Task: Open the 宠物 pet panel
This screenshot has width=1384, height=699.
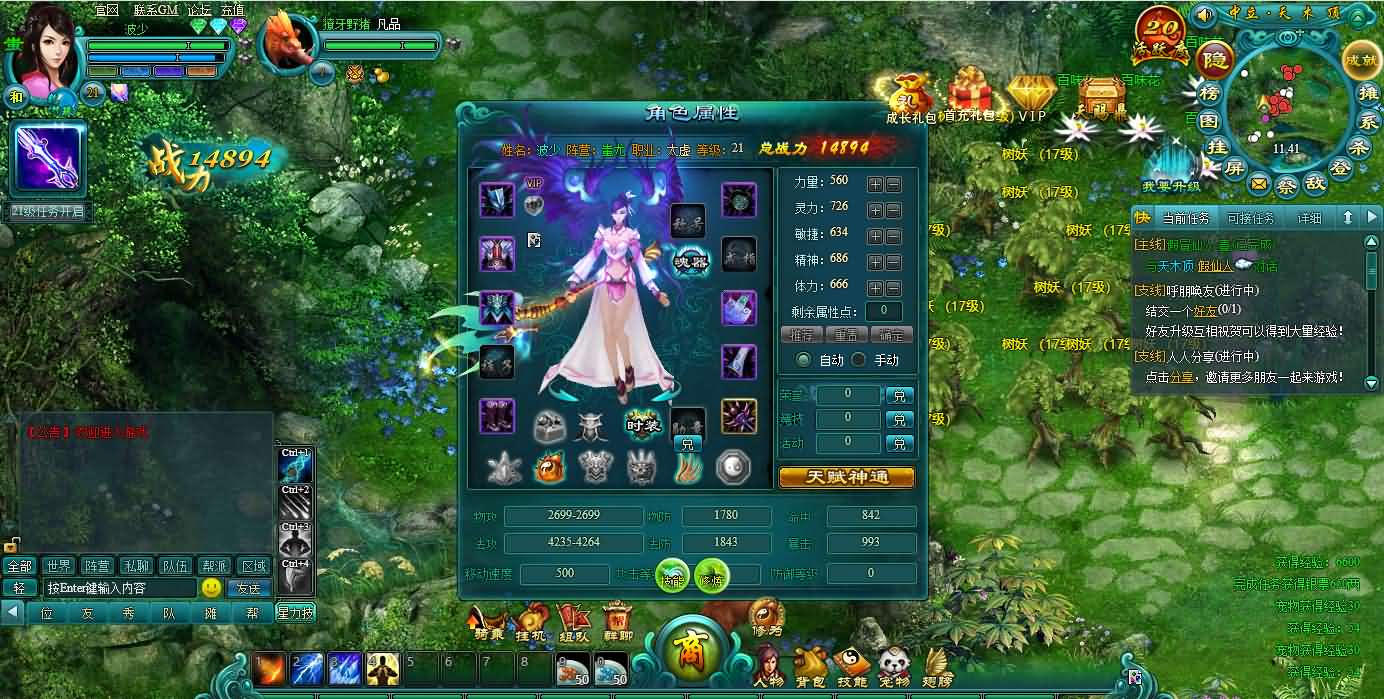Action: (x=894, y=667)
